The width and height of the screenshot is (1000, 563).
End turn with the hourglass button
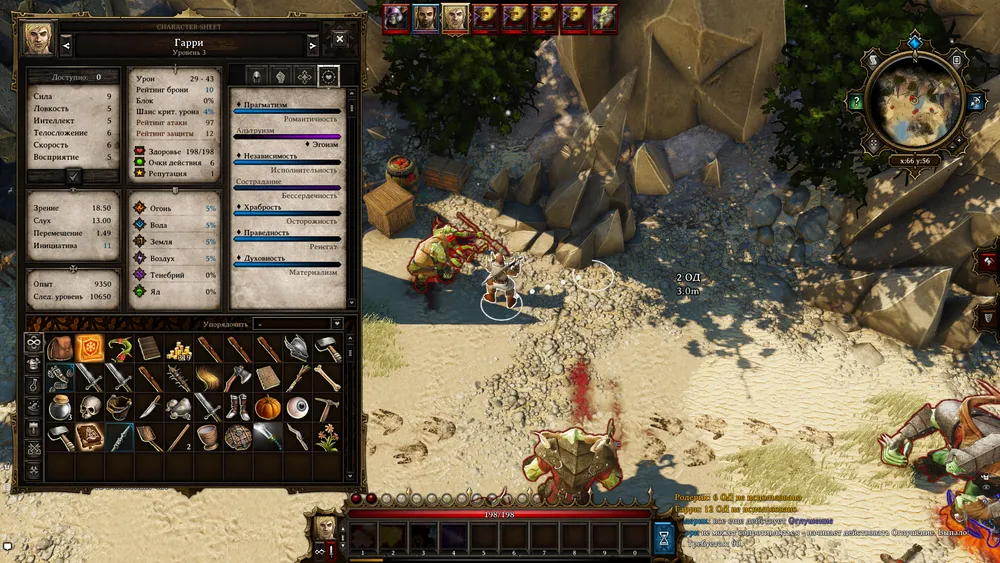point(664,538)
